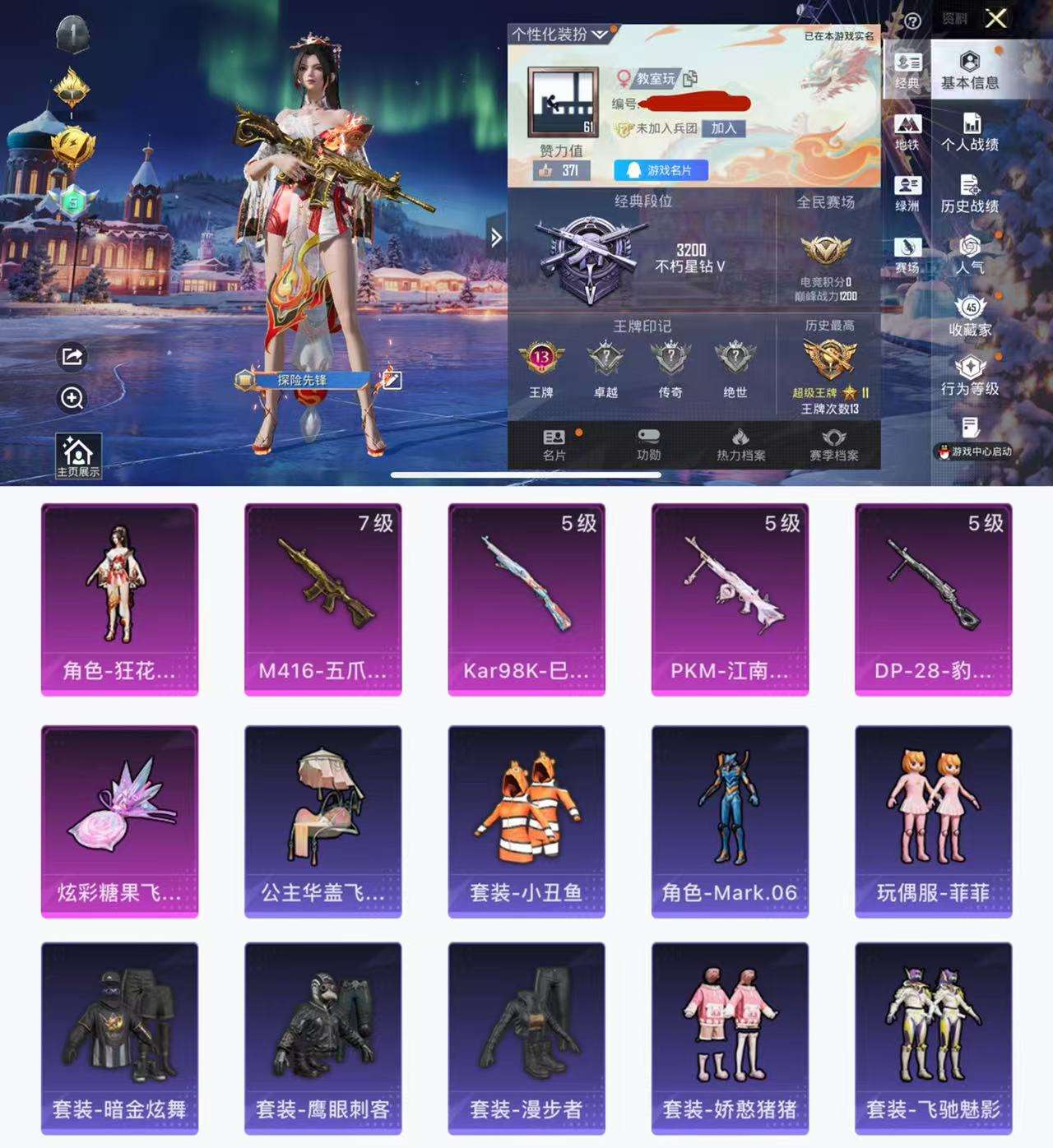
Task: Open the 主页展示 home display icon
Action: (77, 452)
